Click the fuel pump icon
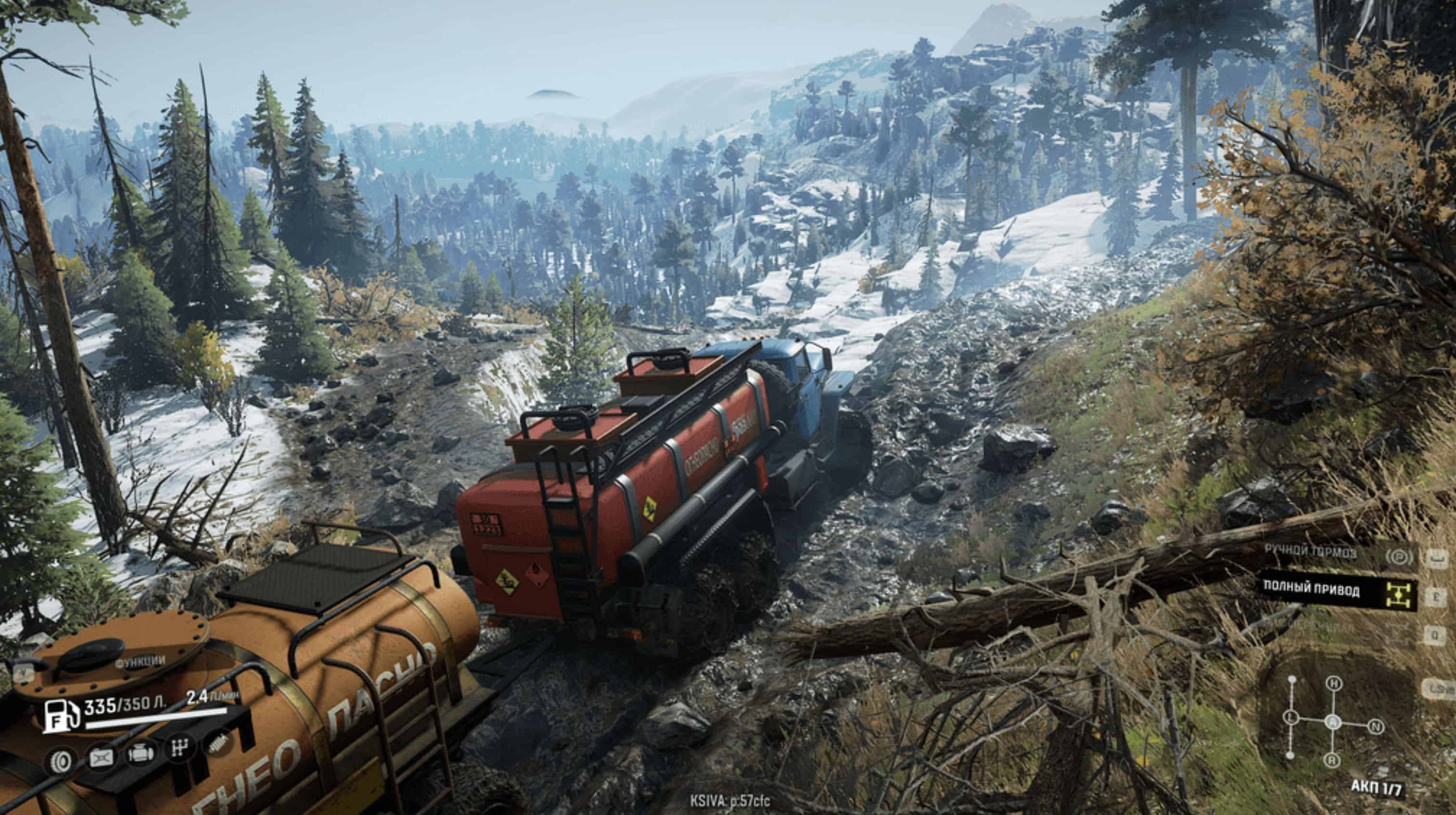 point(61,716)
